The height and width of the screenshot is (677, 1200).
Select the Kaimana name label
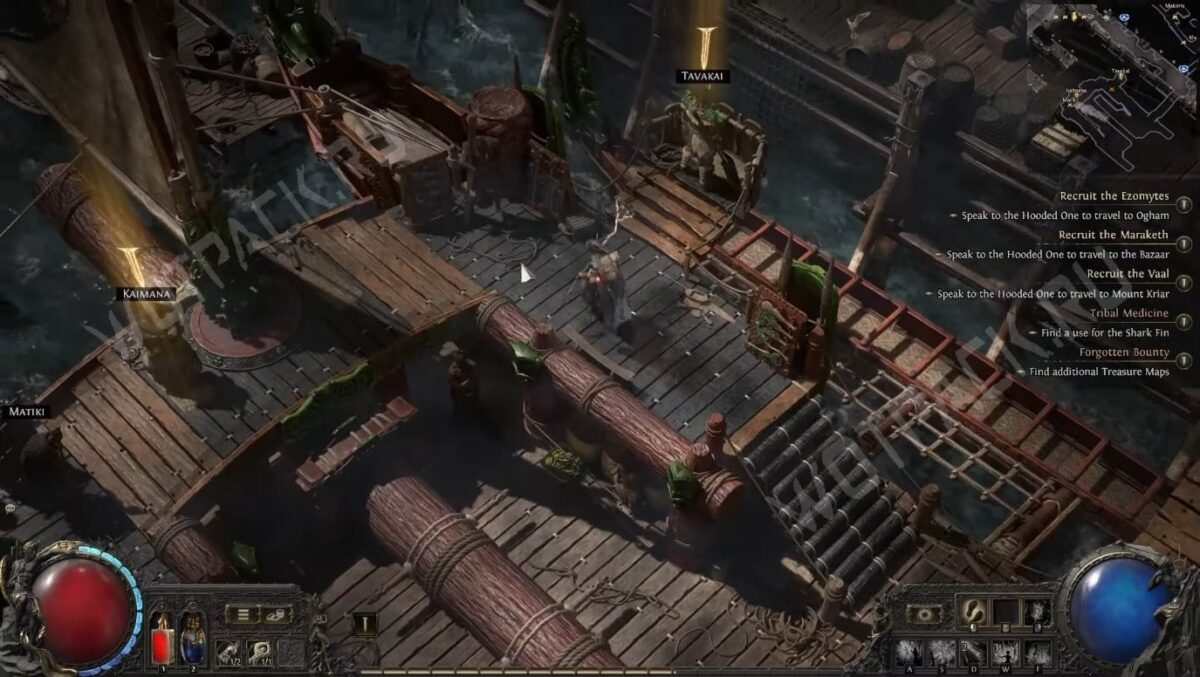pyautogui.click(x=145, y=294)
